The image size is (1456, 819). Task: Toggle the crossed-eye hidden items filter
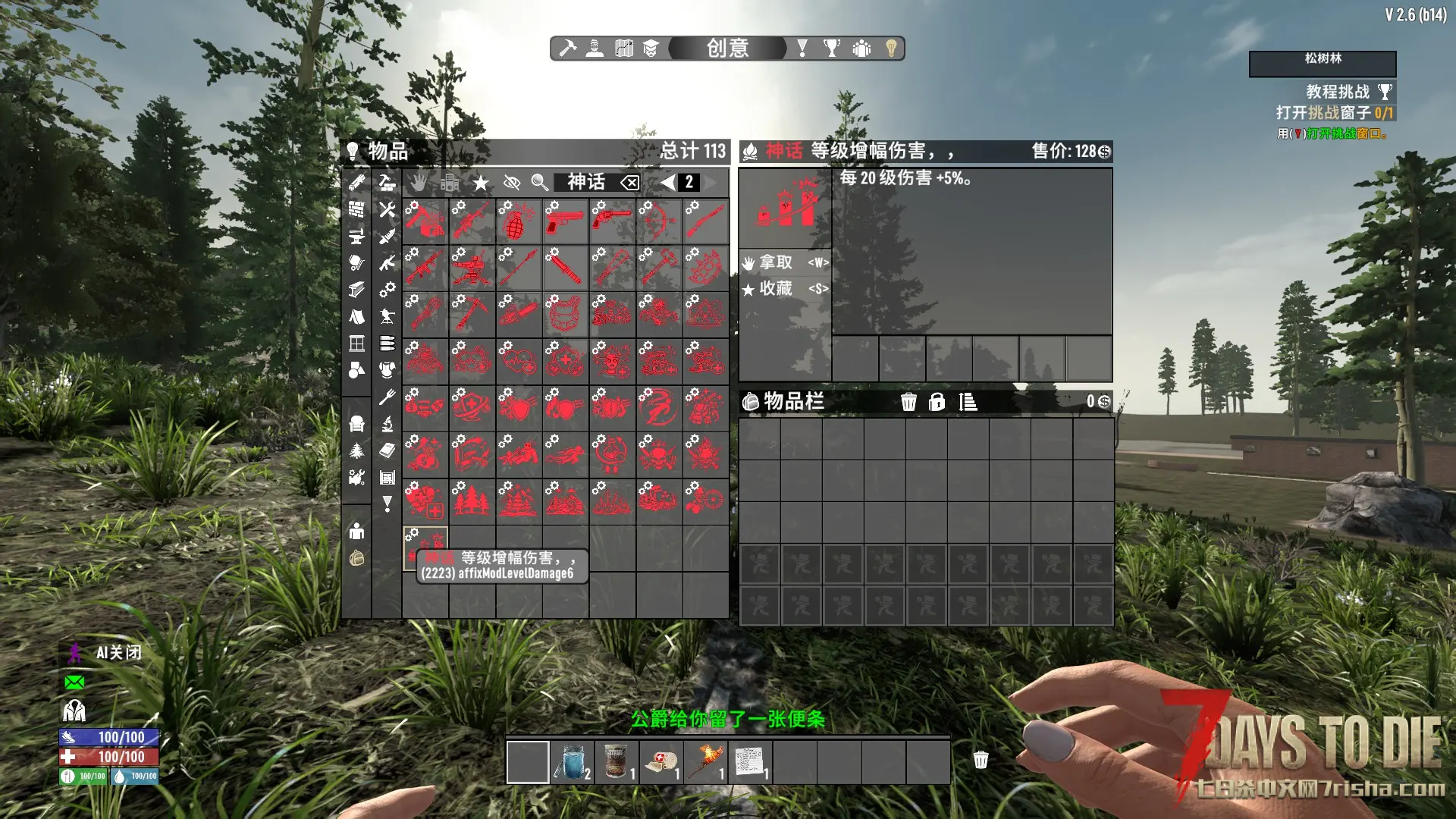click(512, 183)
